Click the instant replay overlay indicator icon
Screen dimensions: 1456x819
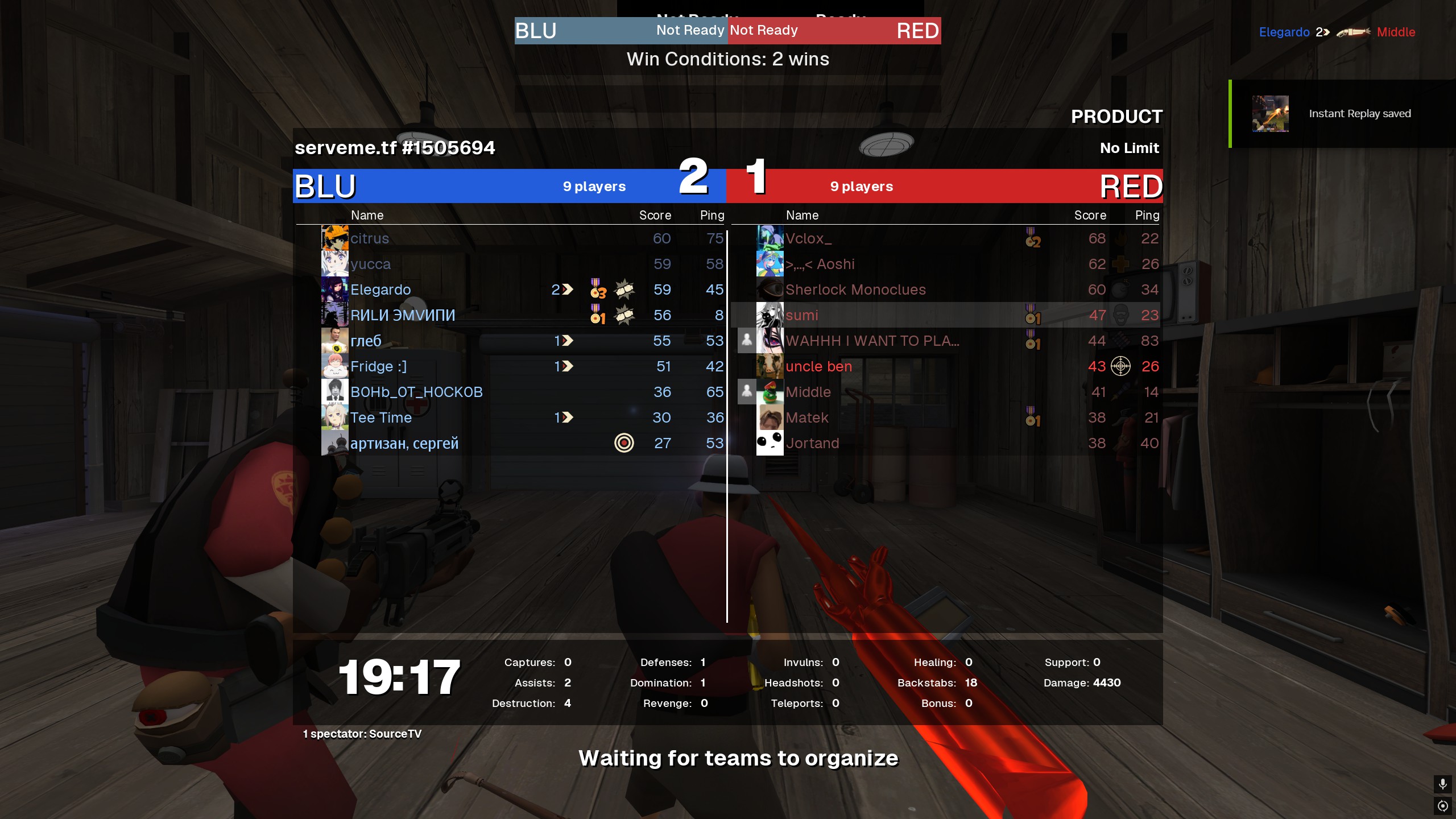[x=1443, y=806]
